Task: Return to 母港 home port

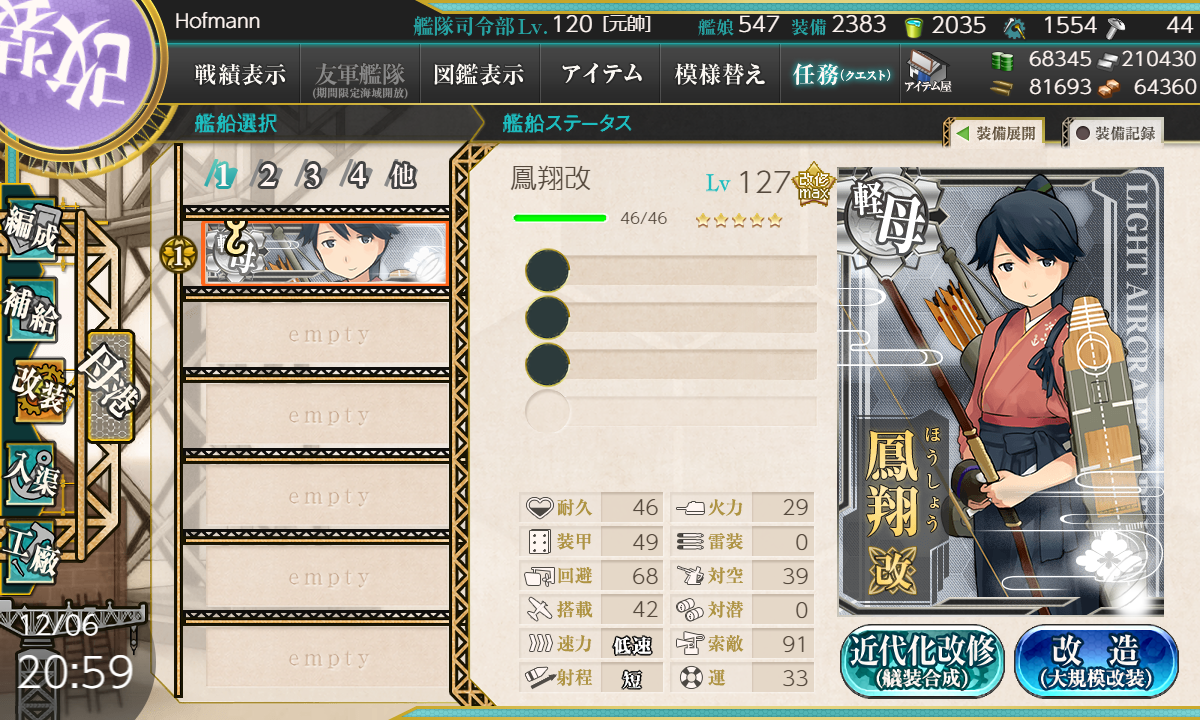Action: click(109, 386)
